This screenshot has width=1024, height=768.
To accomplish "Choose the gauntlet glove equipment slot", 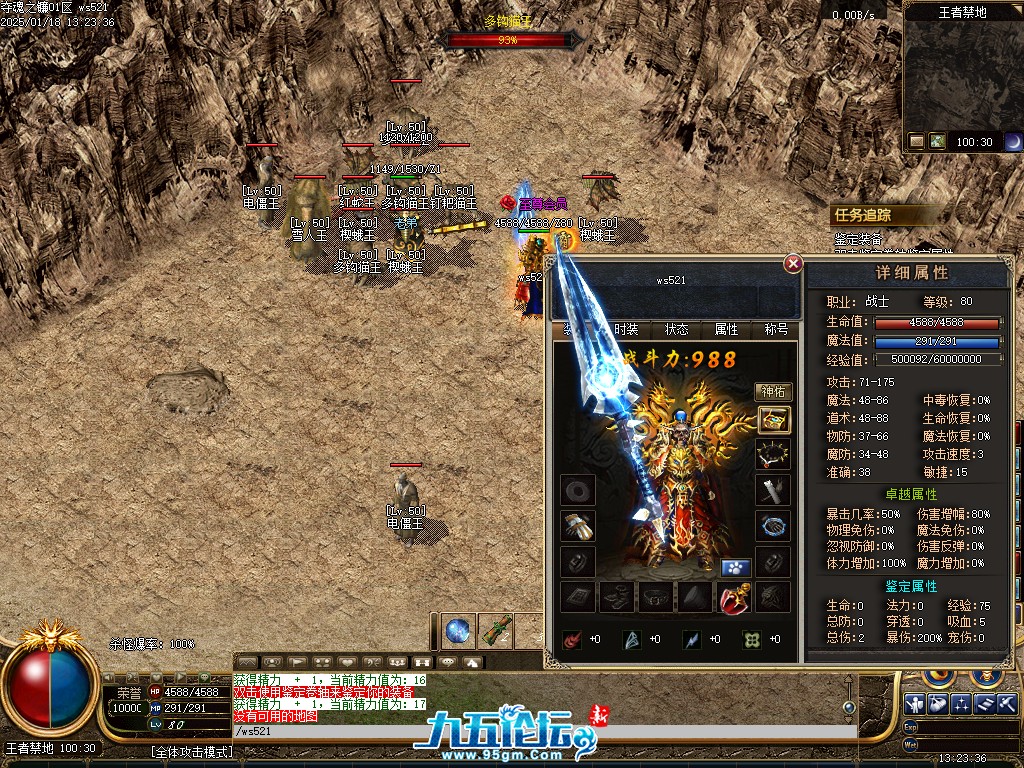I will tap(577, 525).
